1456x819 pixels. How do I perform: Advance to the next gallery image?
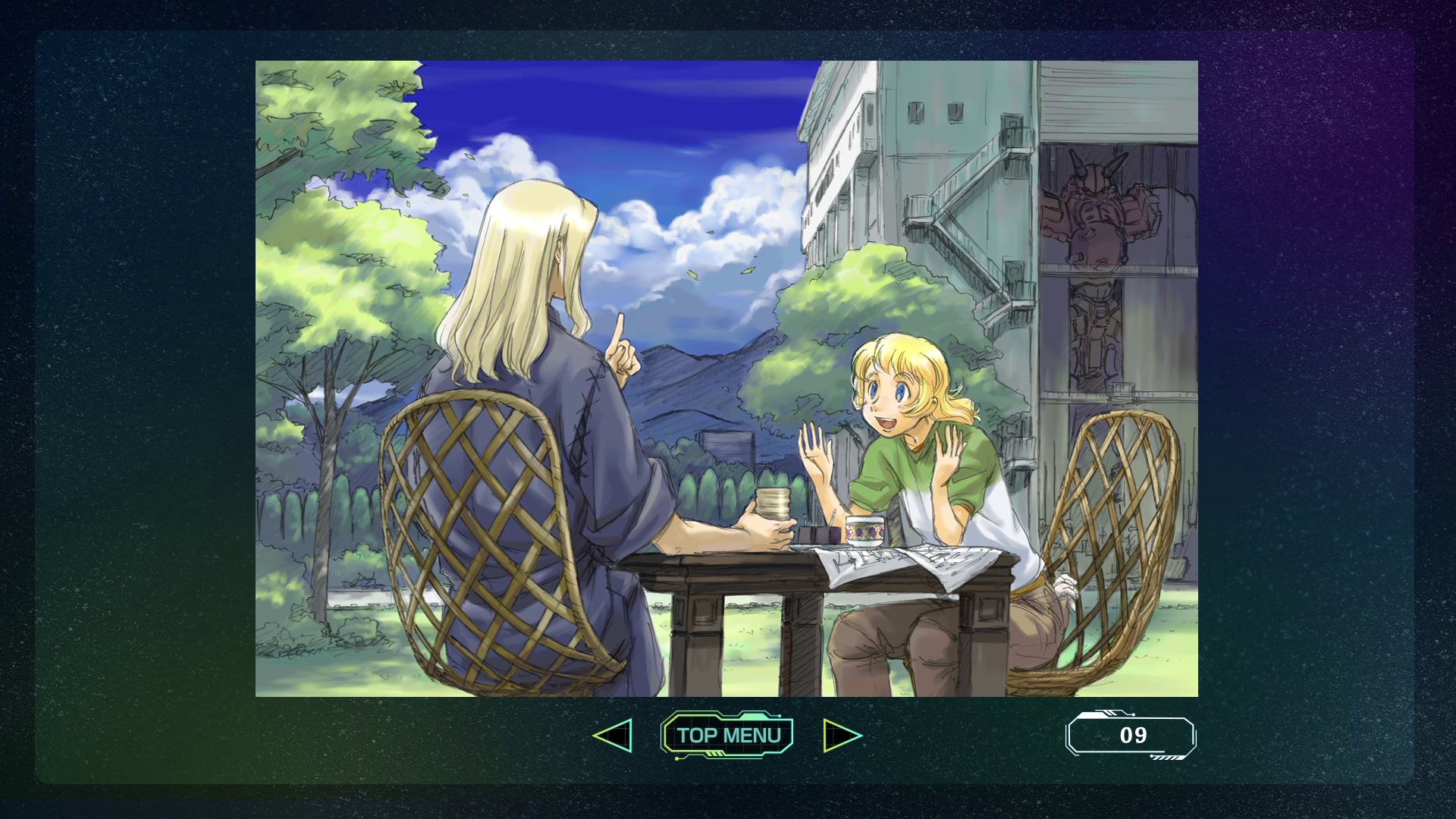click(x=842, y=736)
